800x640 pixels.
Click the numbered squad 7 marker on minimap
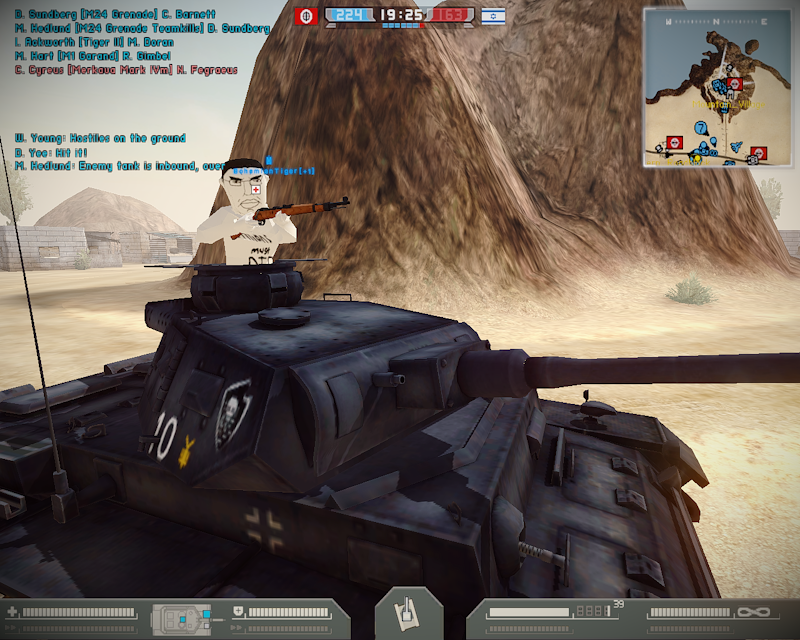(701, 128)
